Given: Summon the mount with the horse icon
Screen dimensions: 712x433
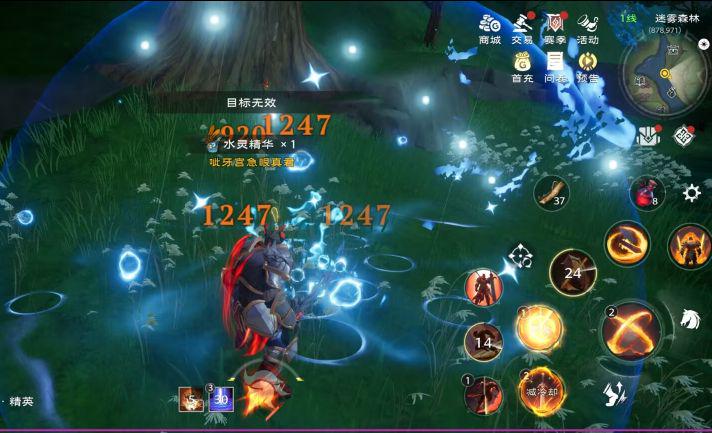Looking at the screenshot, I should click(688, 320).
